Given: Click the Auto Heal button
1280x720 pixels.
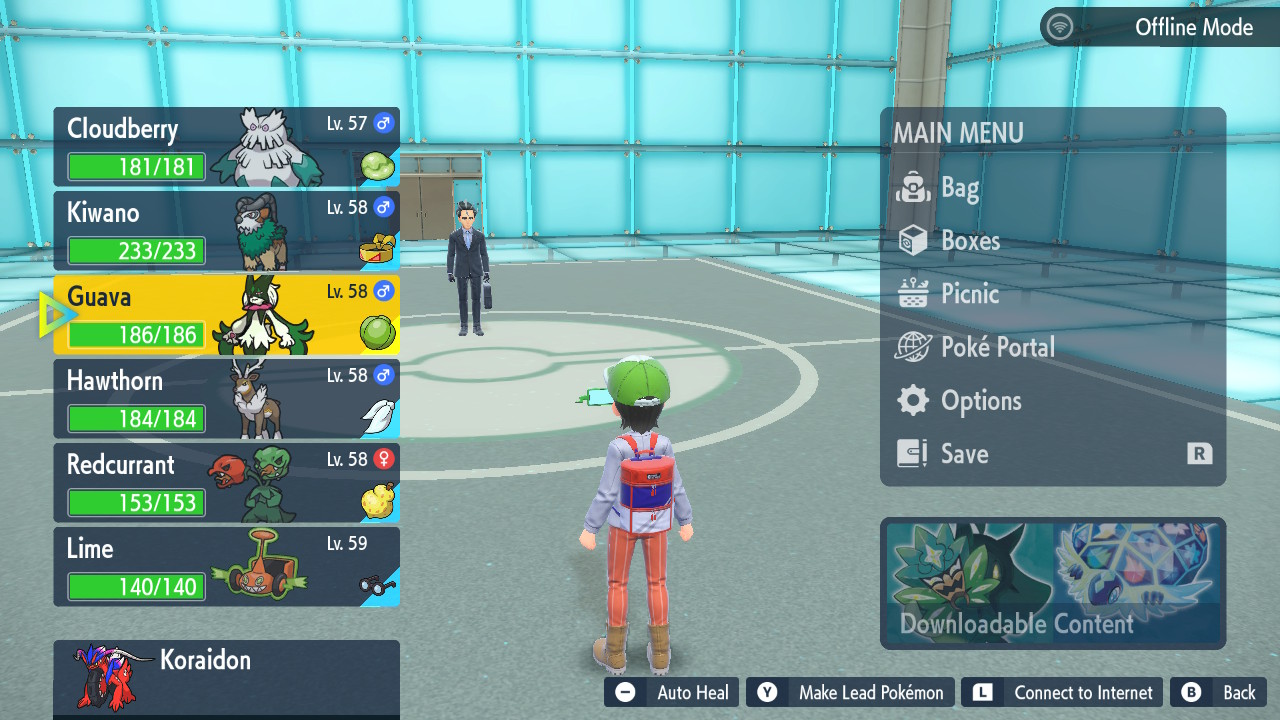Looking at the screenshot, I should 672,692.
